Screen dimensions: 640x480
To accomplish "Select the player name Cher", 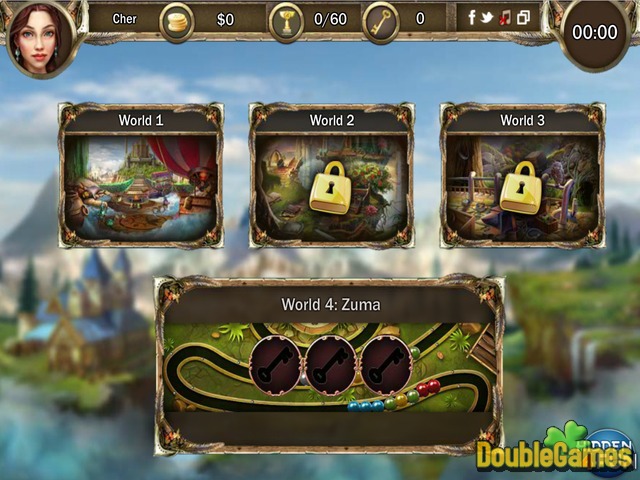I will coord(124,19).
